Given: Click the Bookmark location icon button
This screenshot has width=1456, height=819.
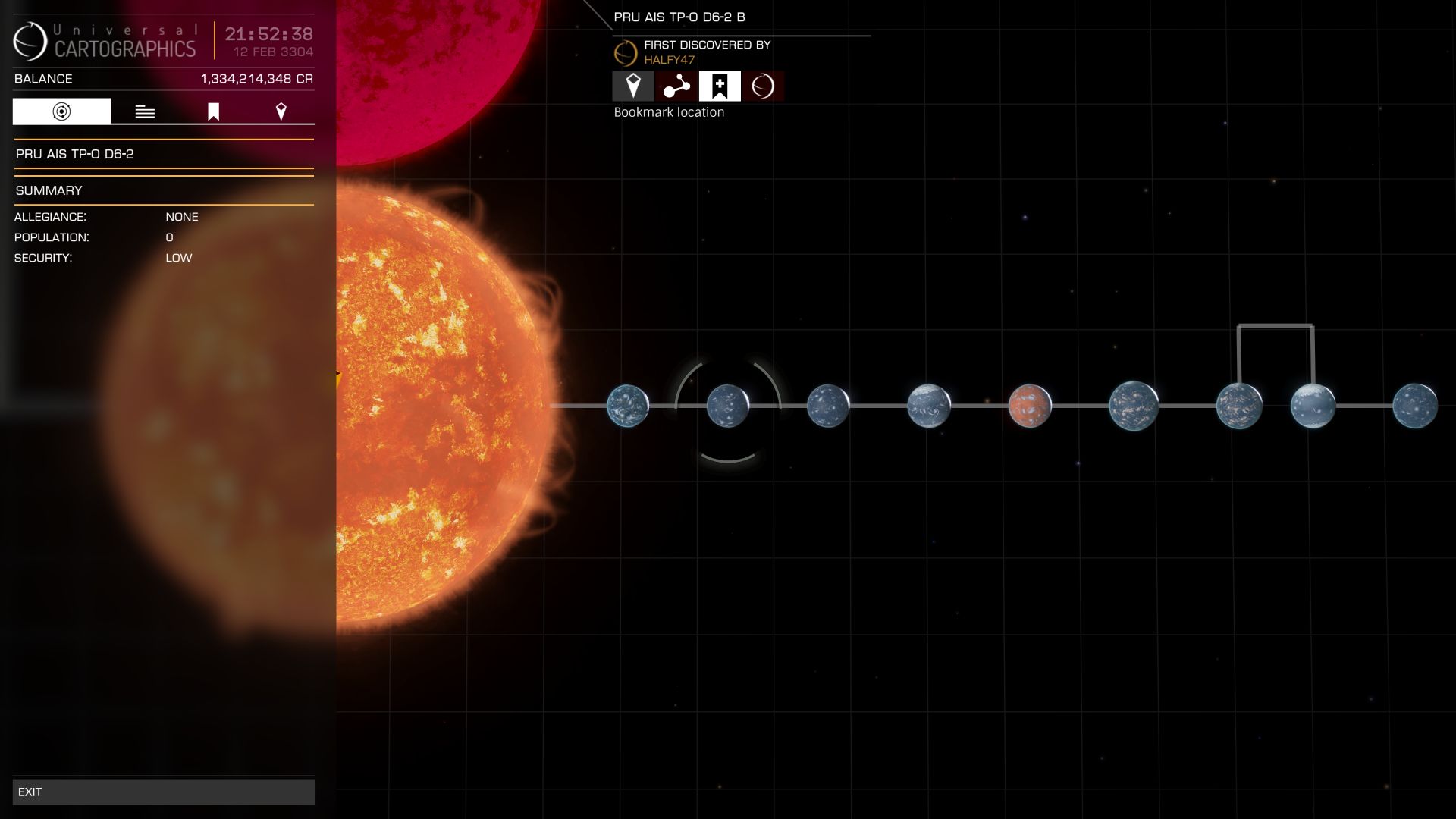Looking at the screenshot, I should coord(720,86).
